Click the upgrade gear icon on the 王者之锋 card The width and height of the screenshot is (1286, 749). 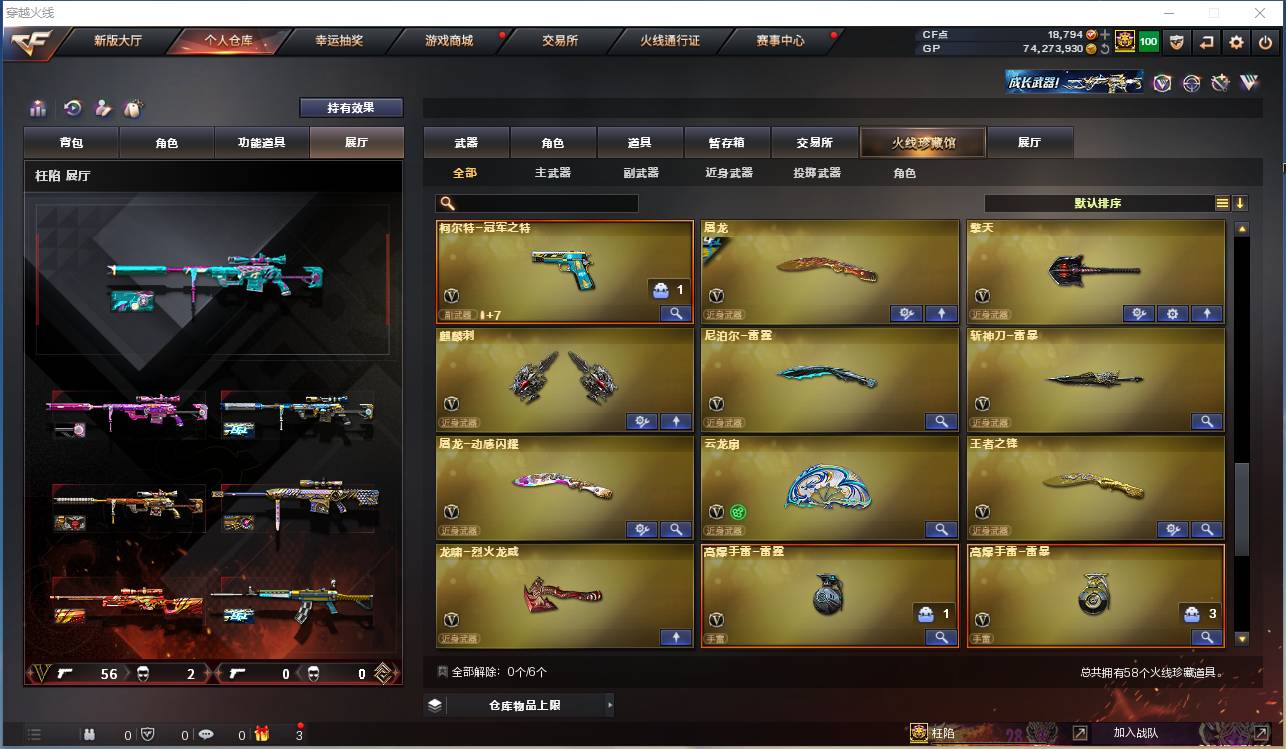coord(1172,529)
